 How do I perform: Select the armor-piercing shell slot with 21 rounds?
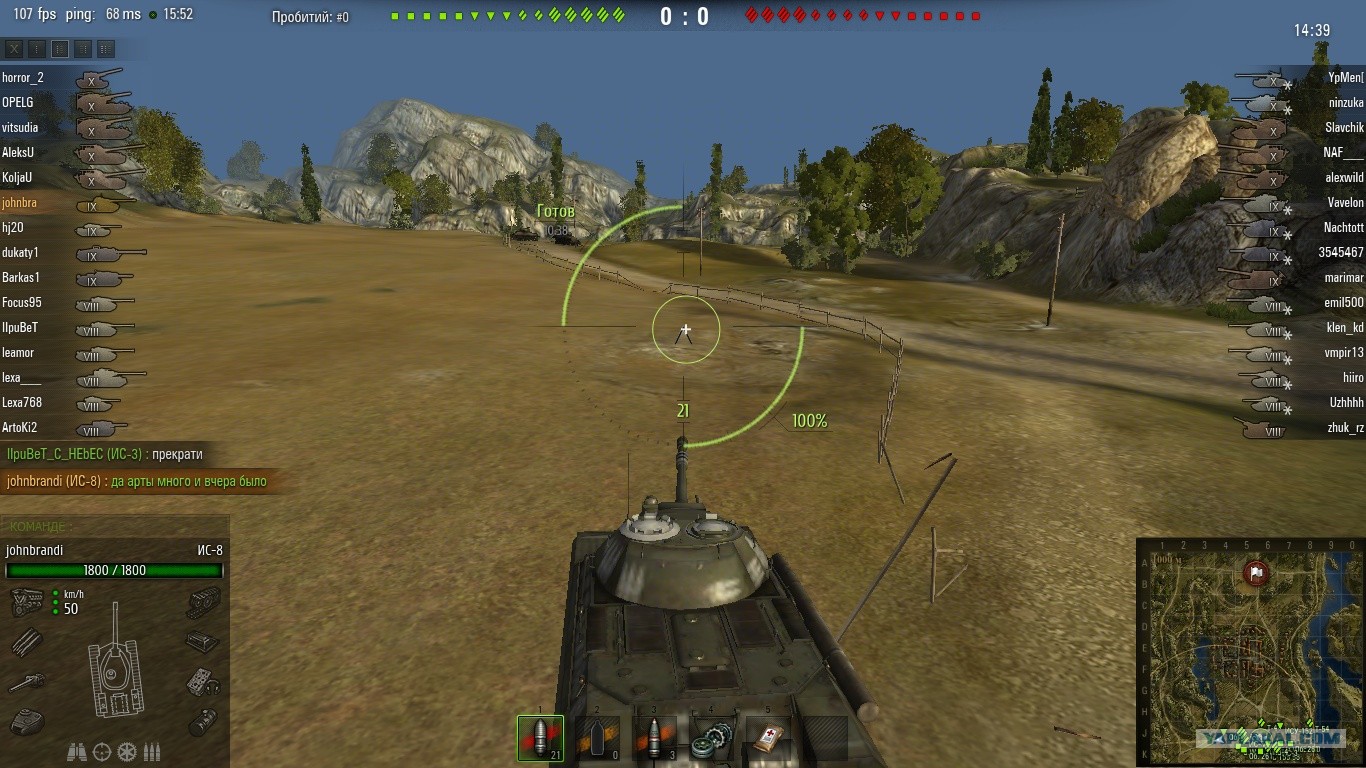pyautogui.click(x=540, y=739)
